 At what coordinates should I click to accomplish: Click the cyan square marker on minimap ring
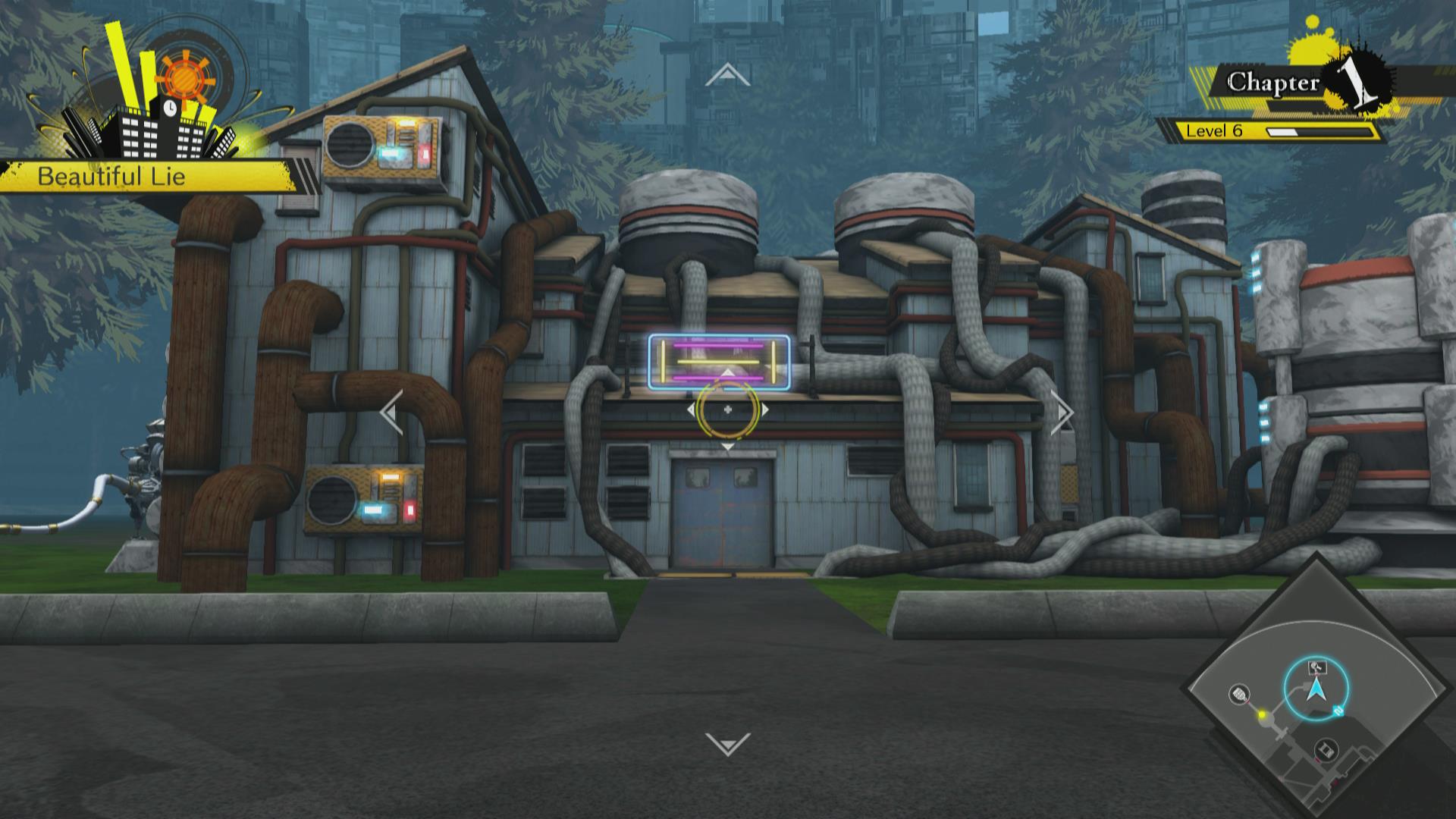pos(1338,711)
